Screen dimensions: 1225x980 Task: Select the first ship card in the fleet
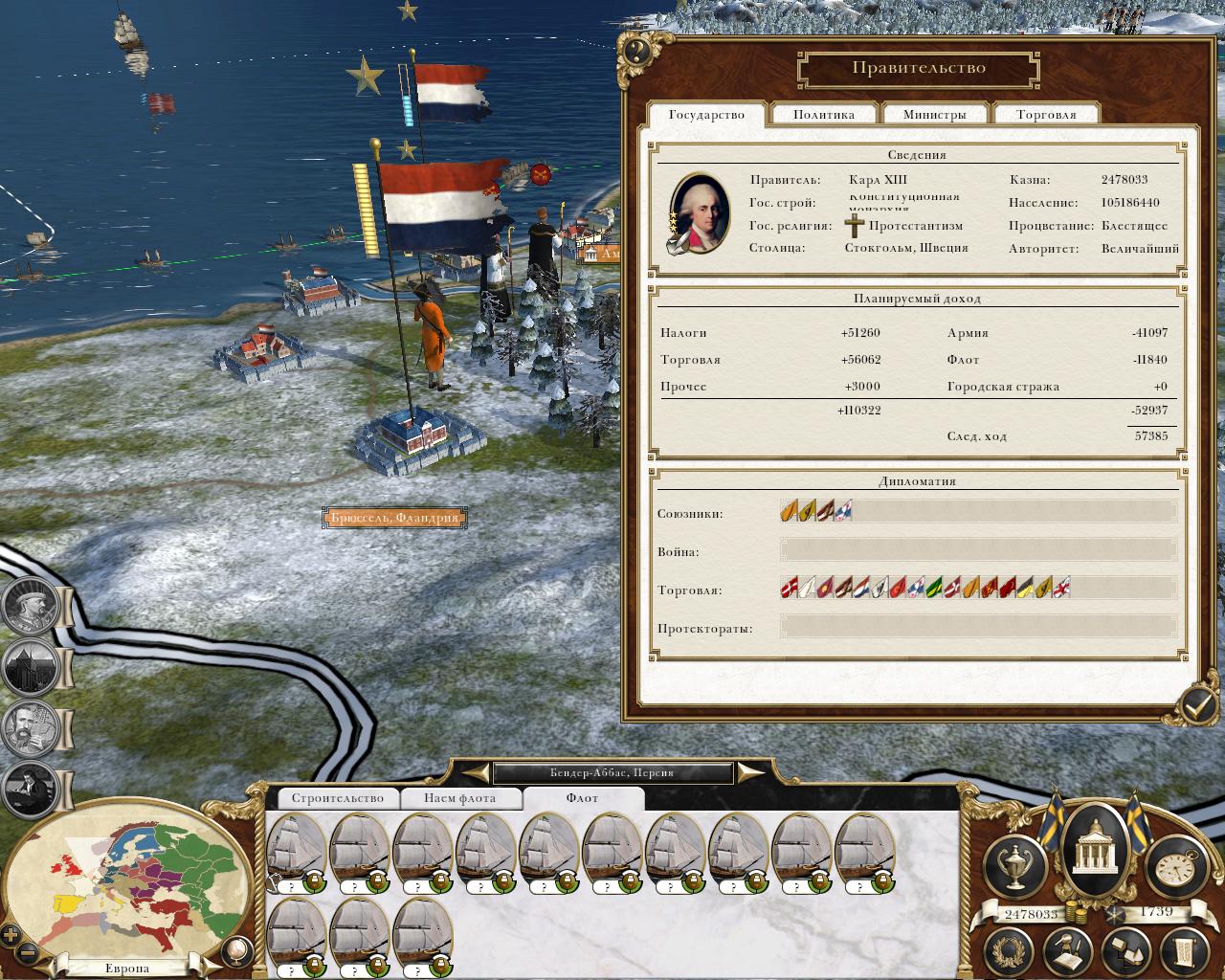click(x=296, y=851)
